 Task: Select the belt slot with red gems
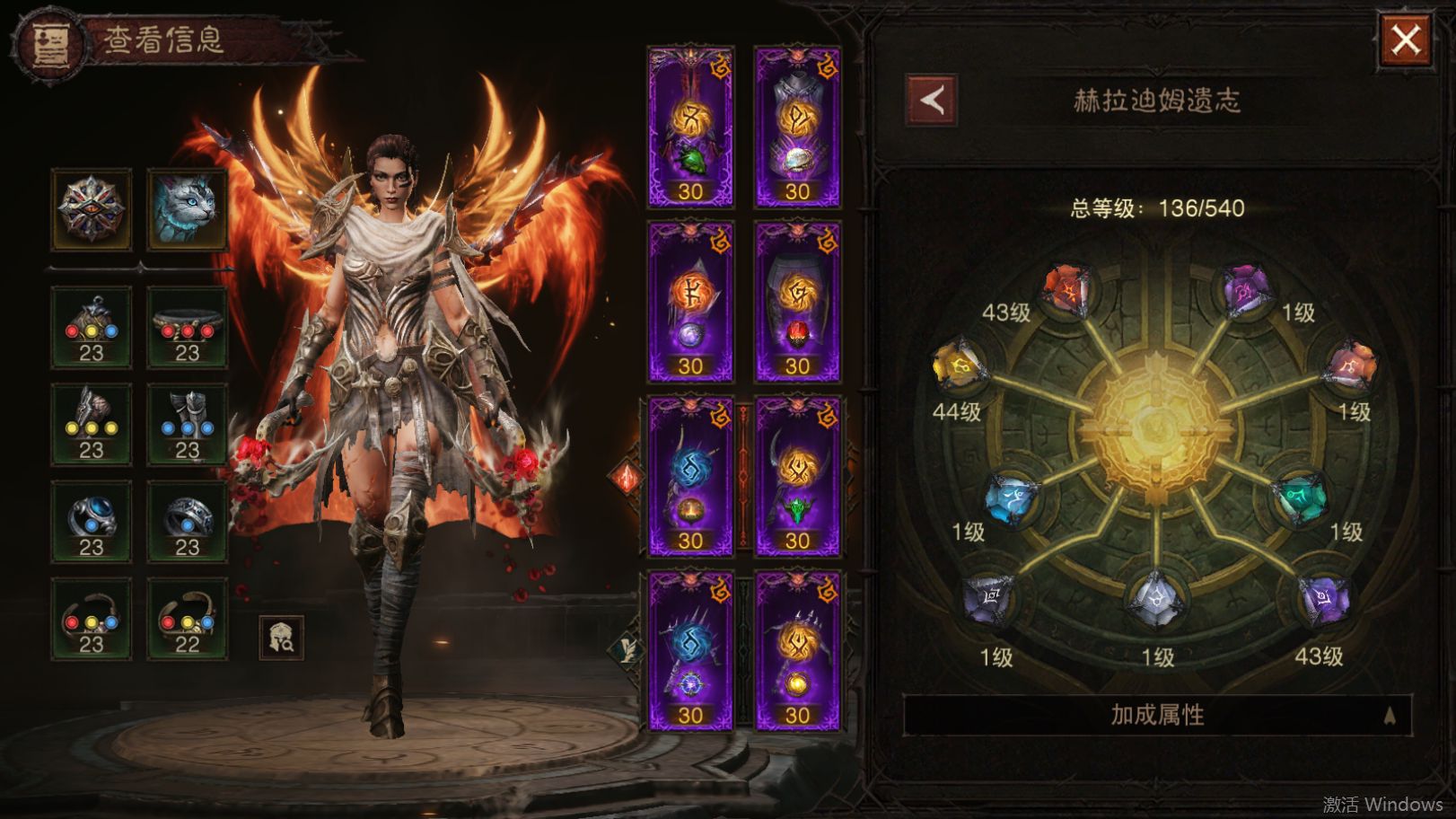pyautogui.click(x=187, y=328)
